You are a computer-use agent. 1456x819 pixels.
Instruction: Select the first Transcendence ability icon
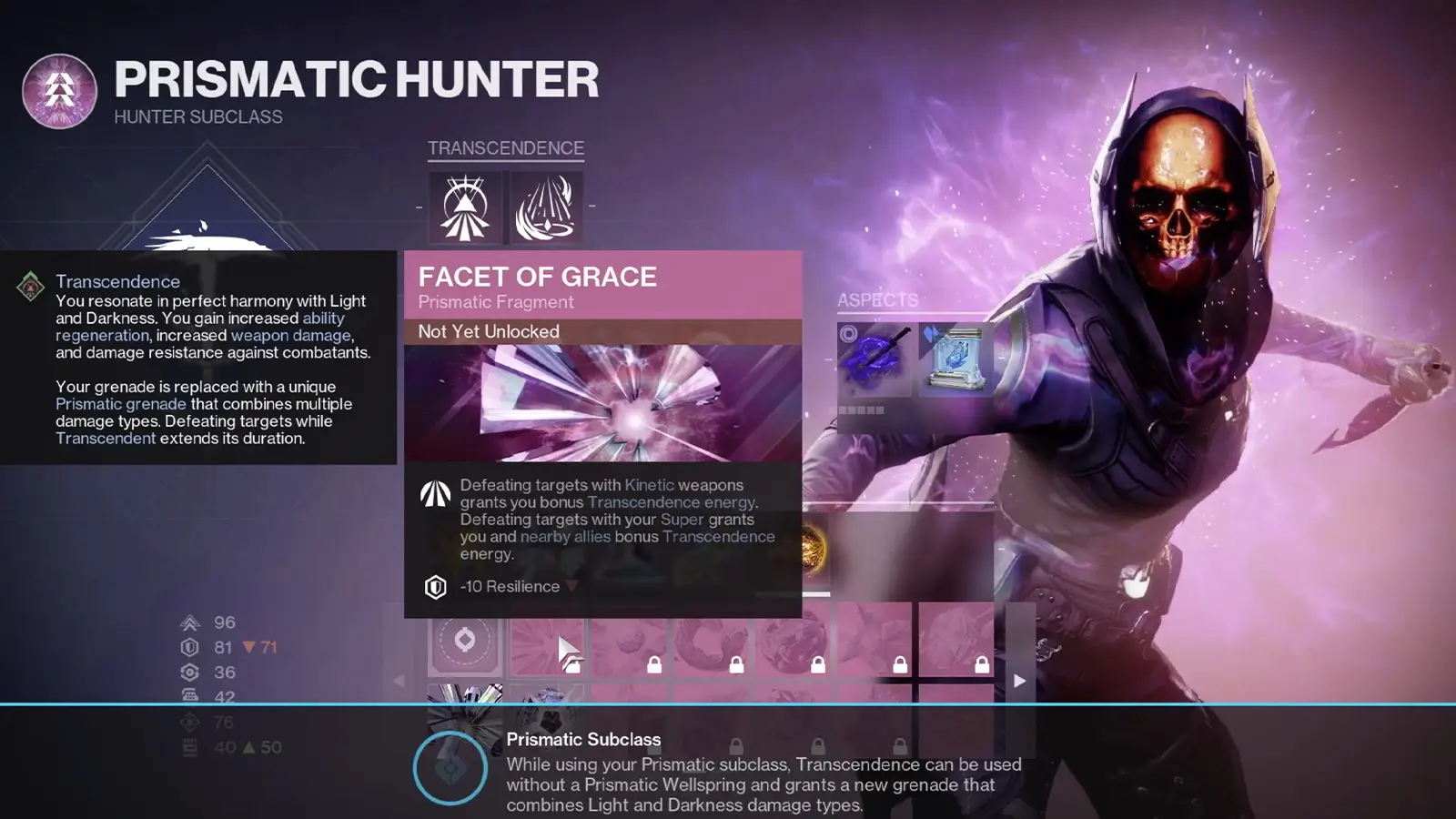(x=464, y=207)
